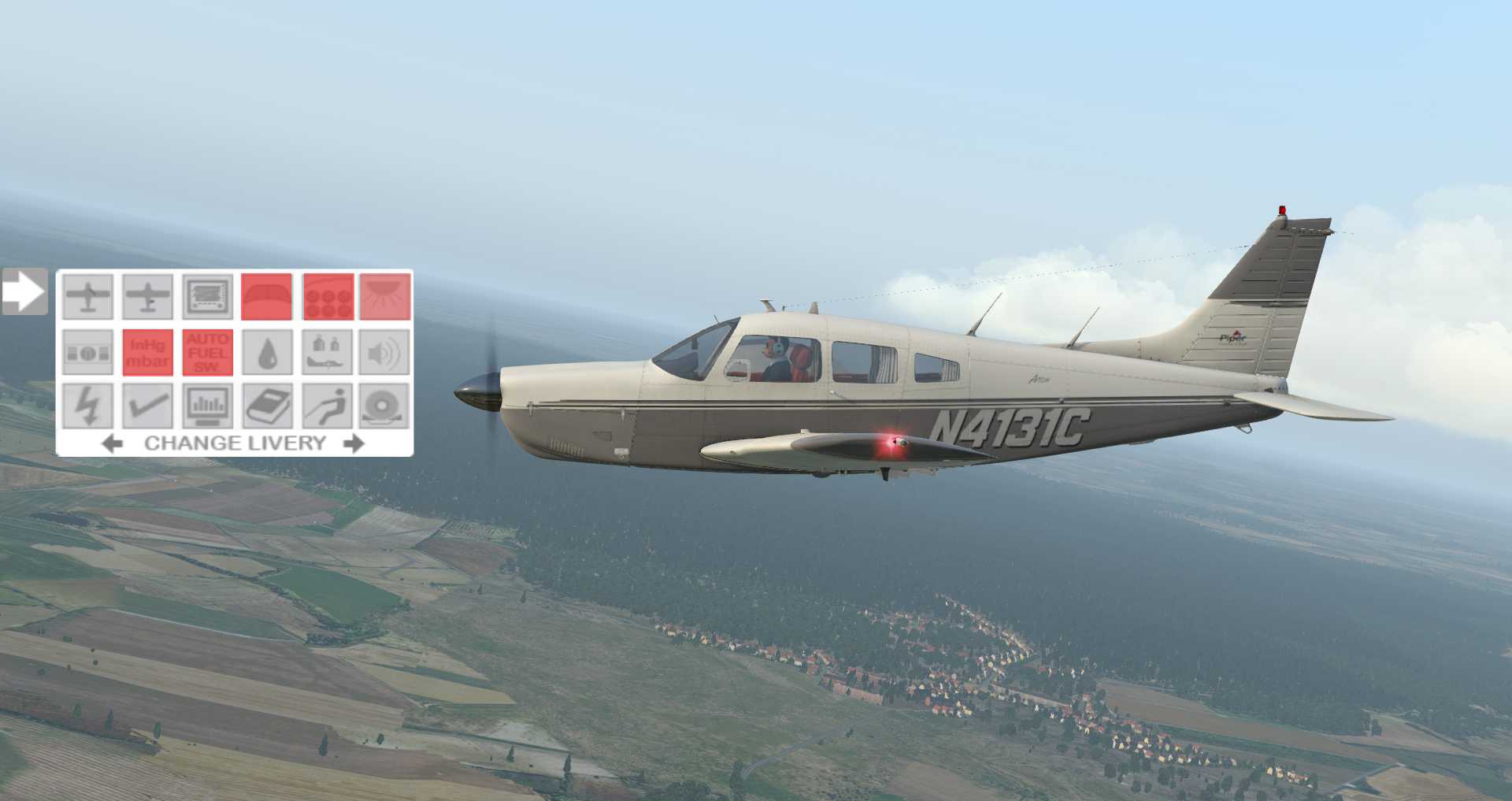Open the book logbook icon

[267, 406]
